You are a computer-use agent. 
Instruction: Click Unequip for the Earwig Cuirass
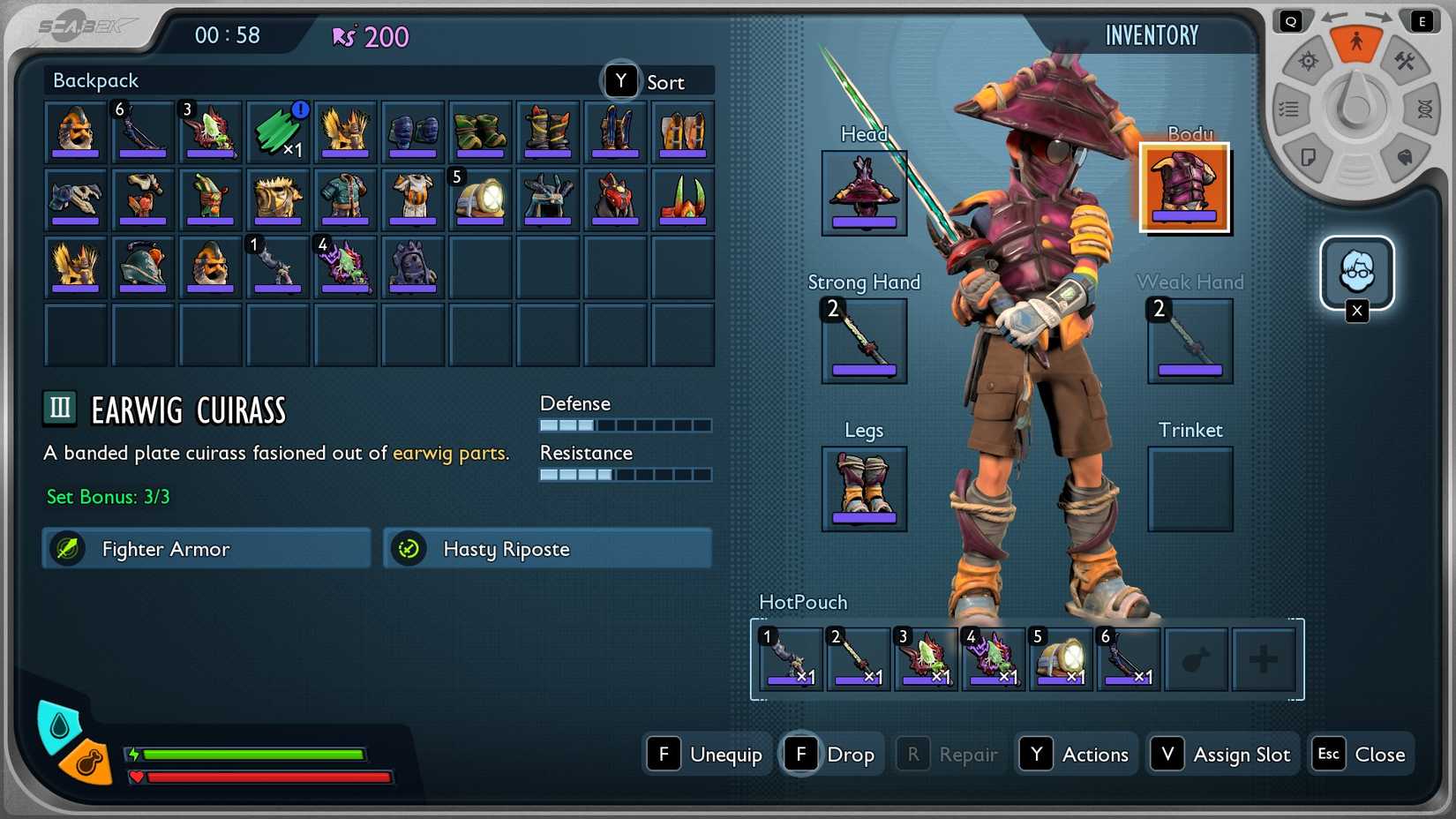[x=707, y=754]
